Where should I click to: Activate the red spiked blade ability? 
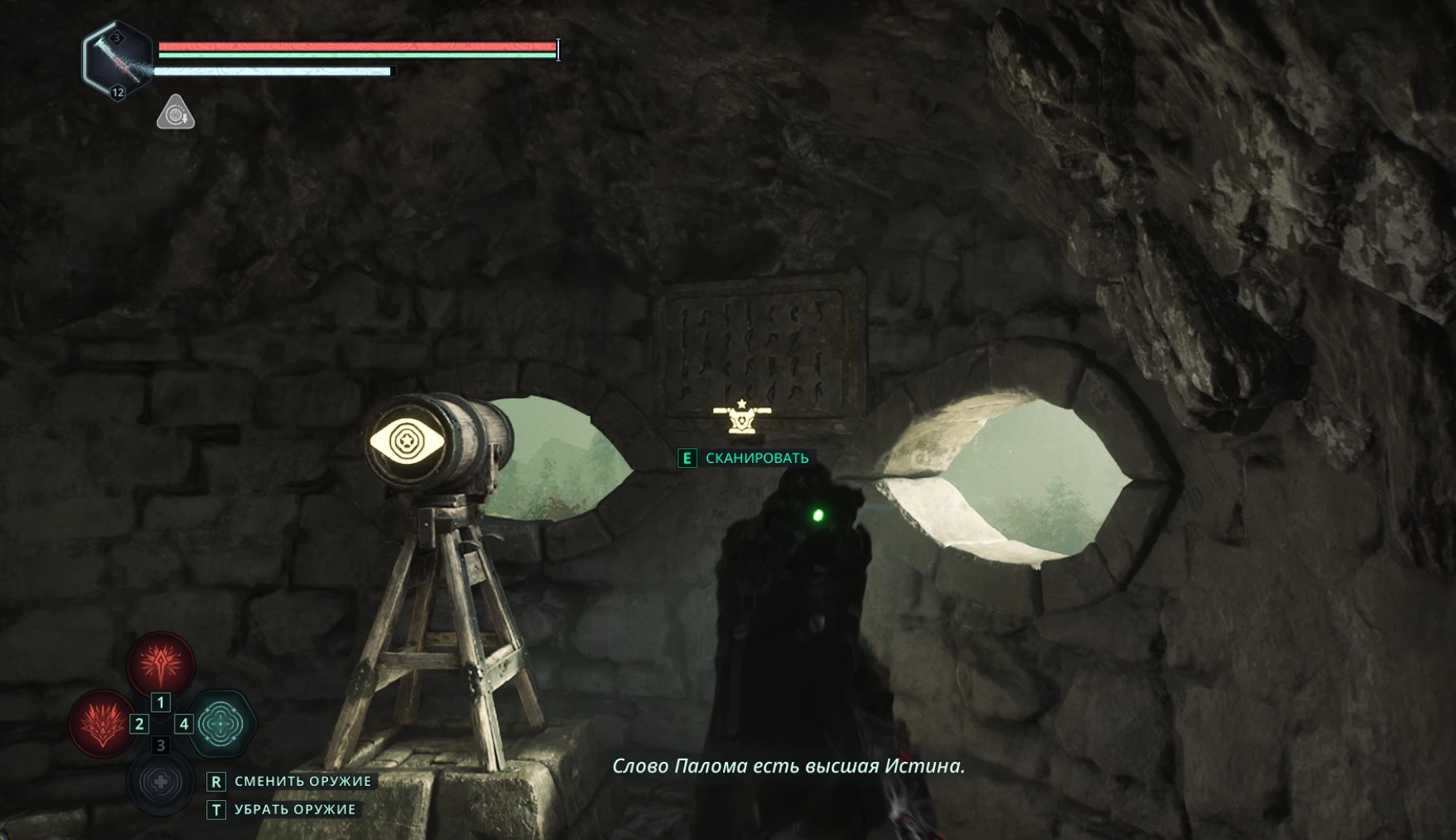pyautogui.click(x=161, y=664)
